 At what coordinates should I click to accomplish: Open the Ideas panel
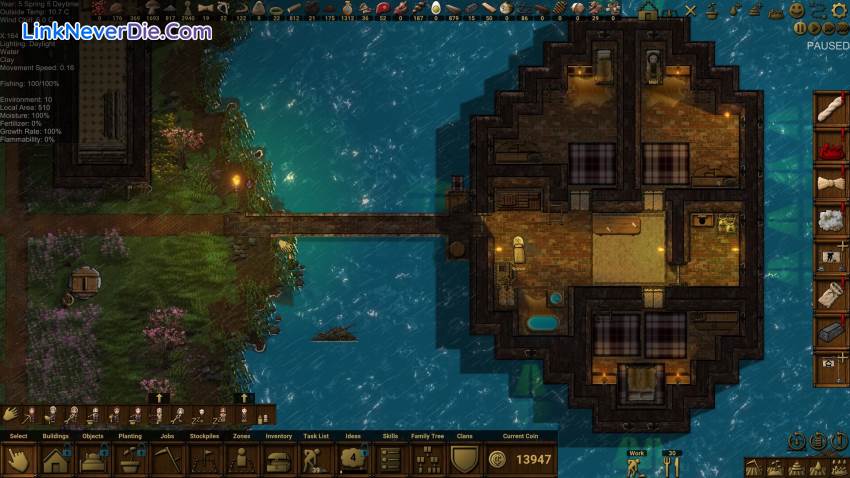point(353,459)
